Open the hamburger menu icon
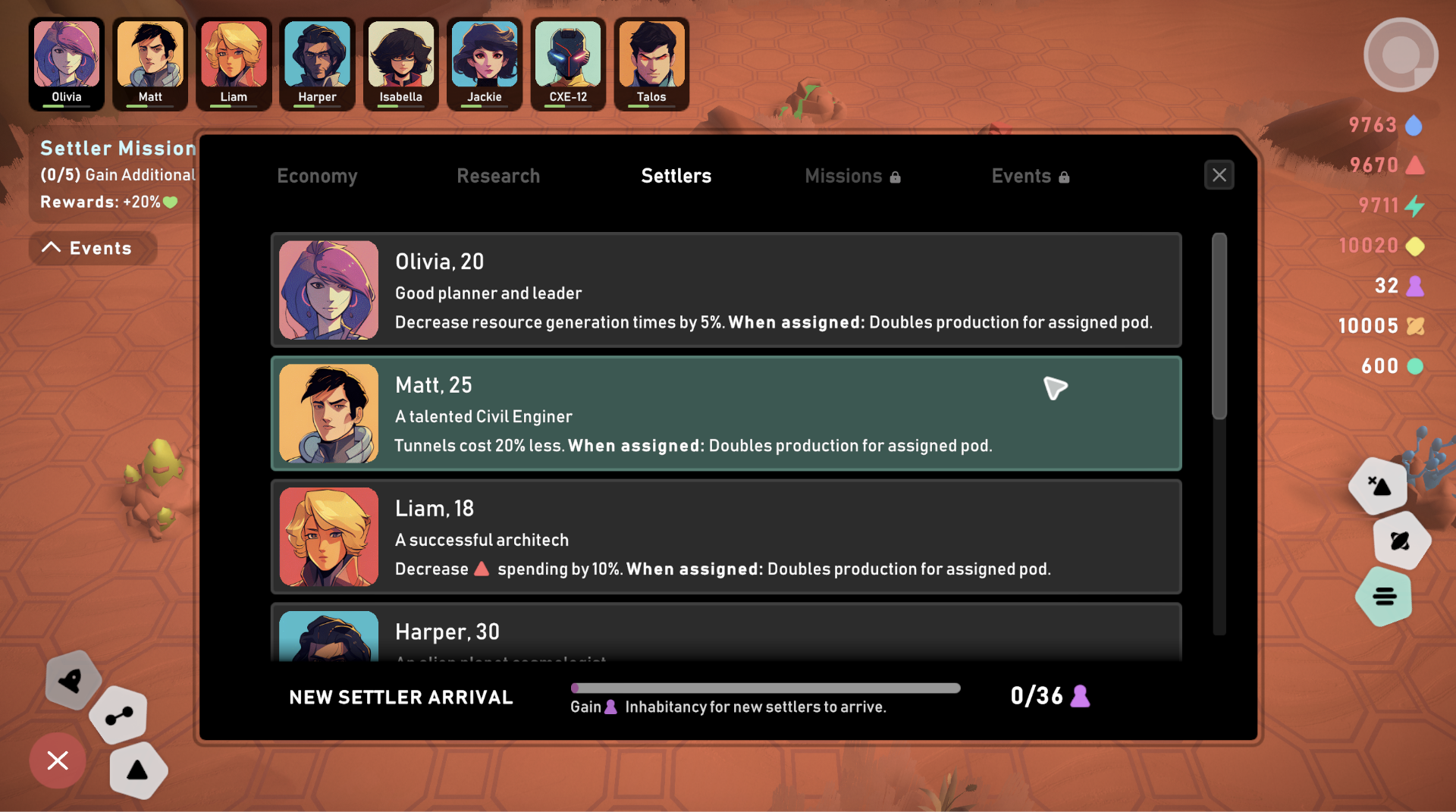The image size is (1456, 812). tap(1384, 597)
